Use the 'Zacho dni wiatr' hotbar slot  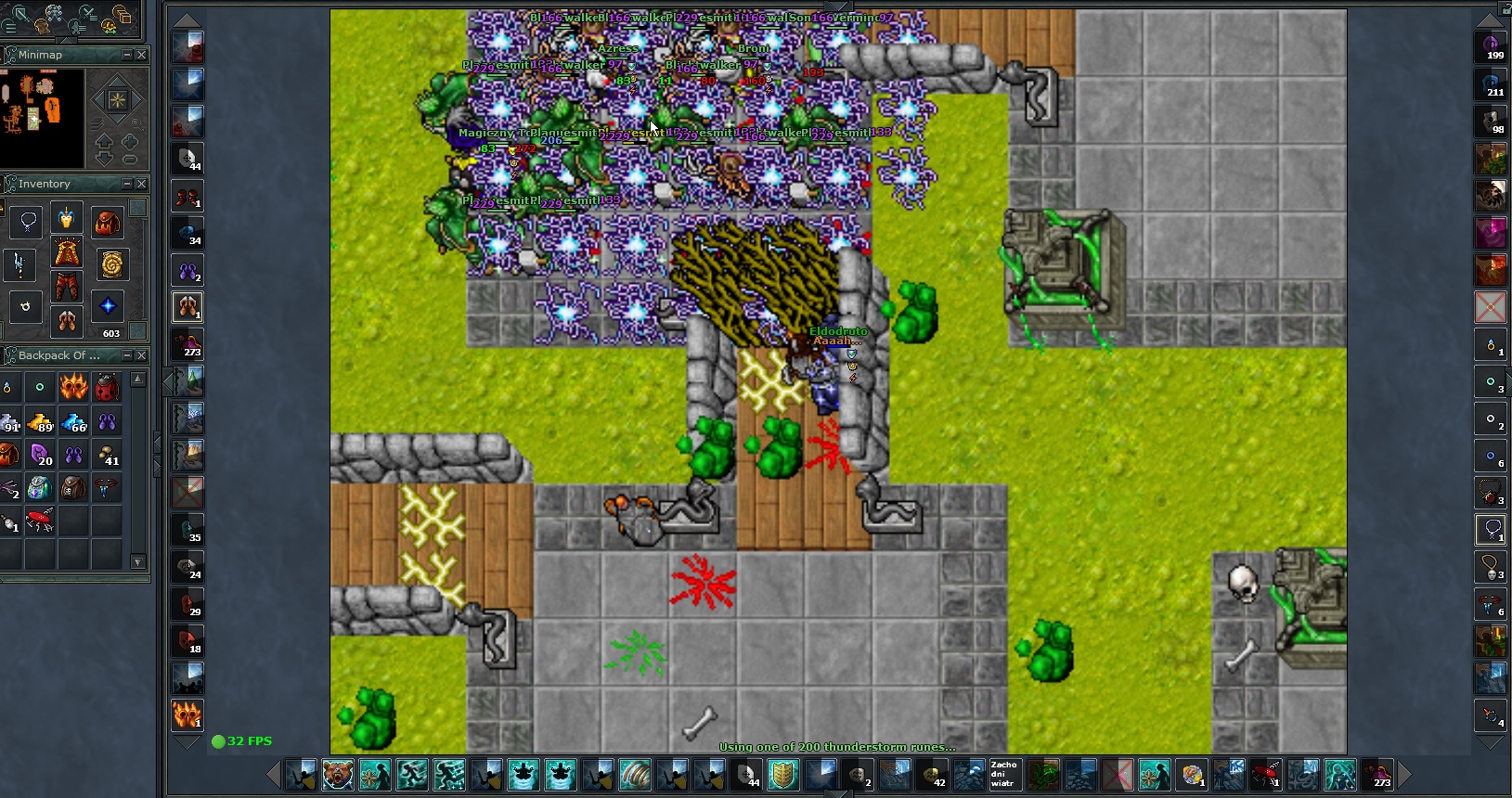tap(1005, 775)
